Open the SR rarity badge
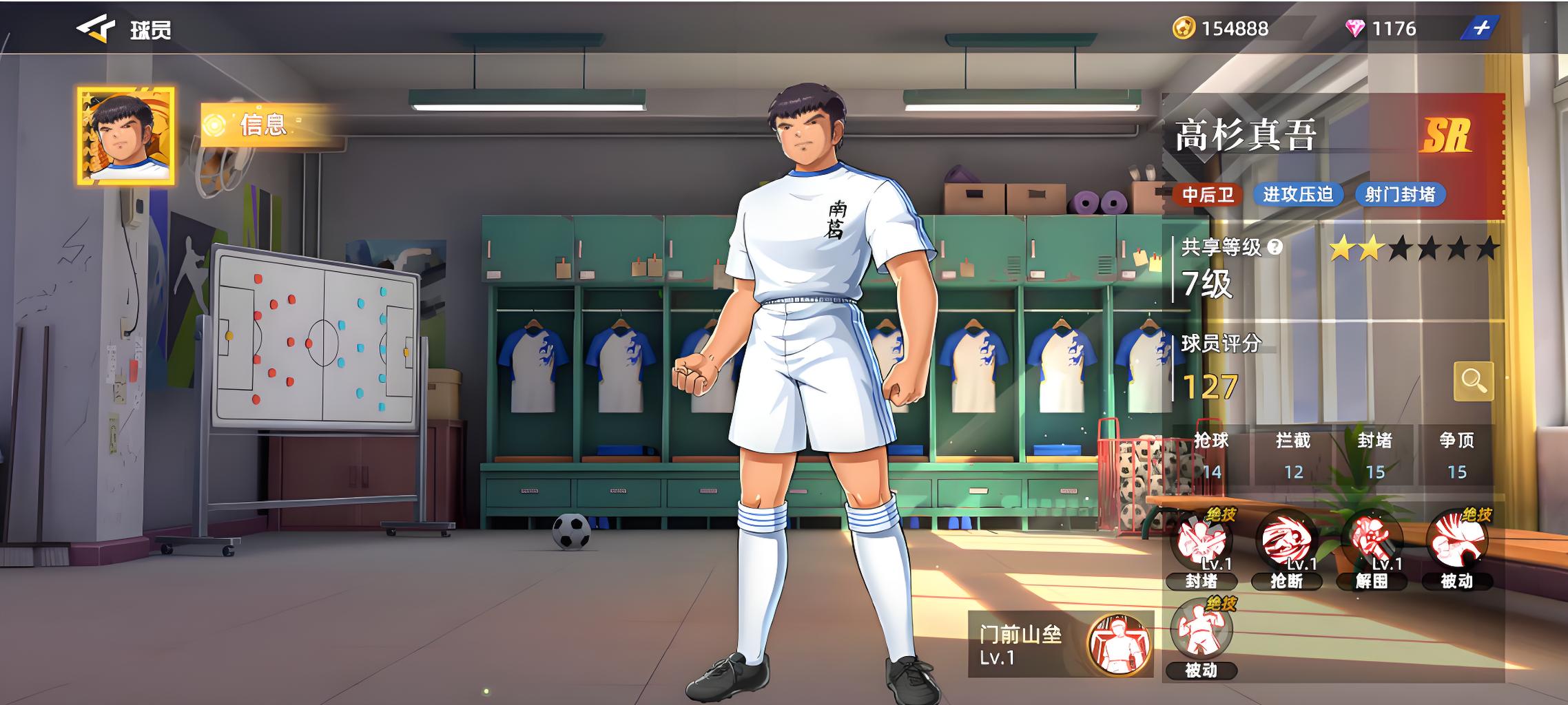The image size is (1568, 705). (1446, 136)
